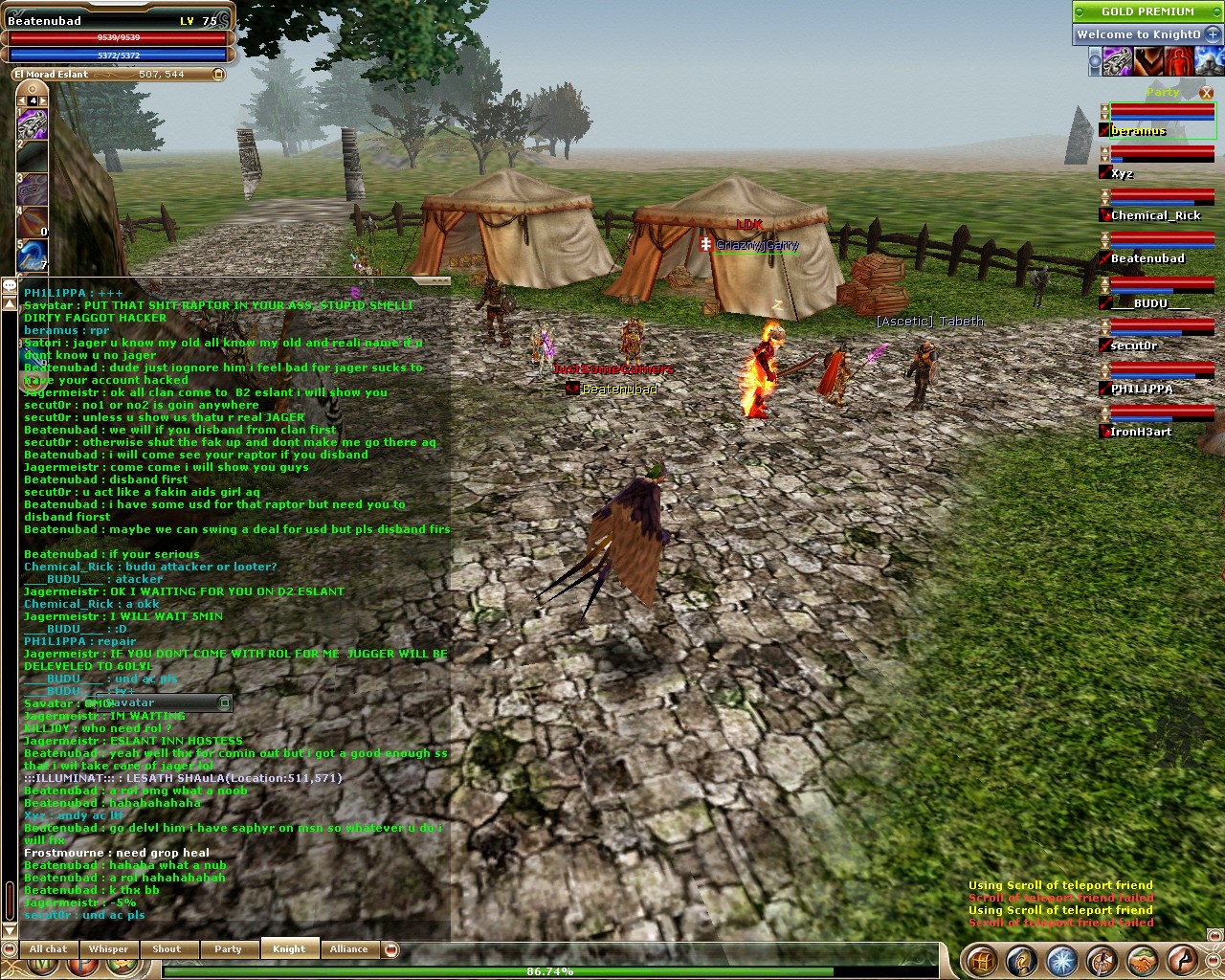The height and width of the screenshot is (980, 1225).
Task: Switch to the All chat tab
Action: tap(48, 949)
